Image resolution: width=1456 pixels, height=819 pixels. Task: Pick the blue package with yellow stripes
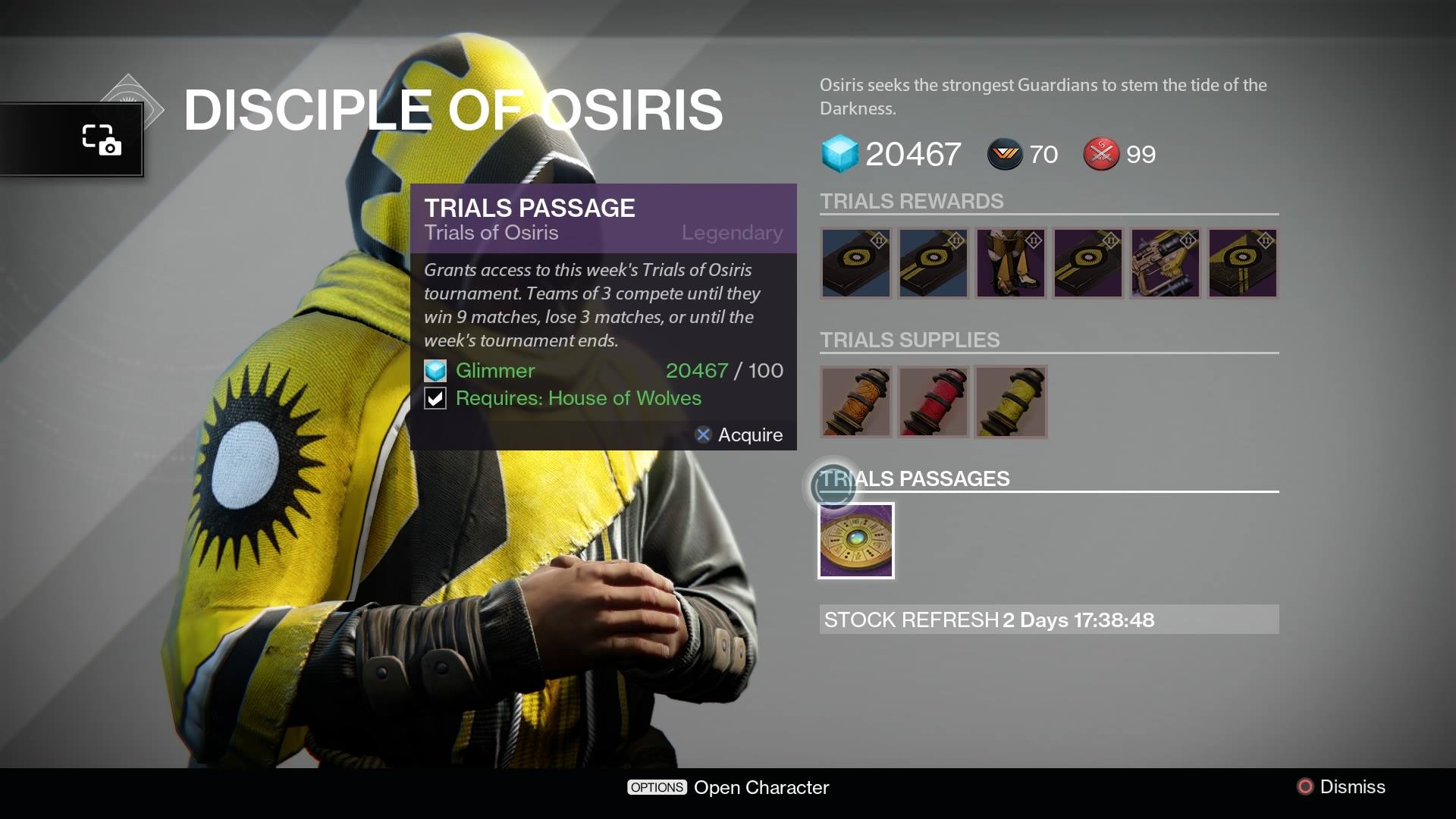point(934,263)
